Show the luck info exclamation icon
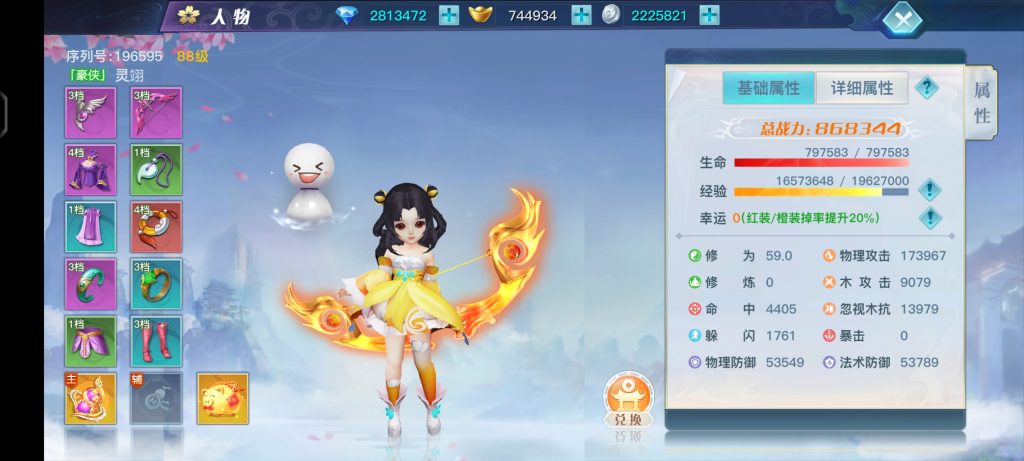 (930, 217)
